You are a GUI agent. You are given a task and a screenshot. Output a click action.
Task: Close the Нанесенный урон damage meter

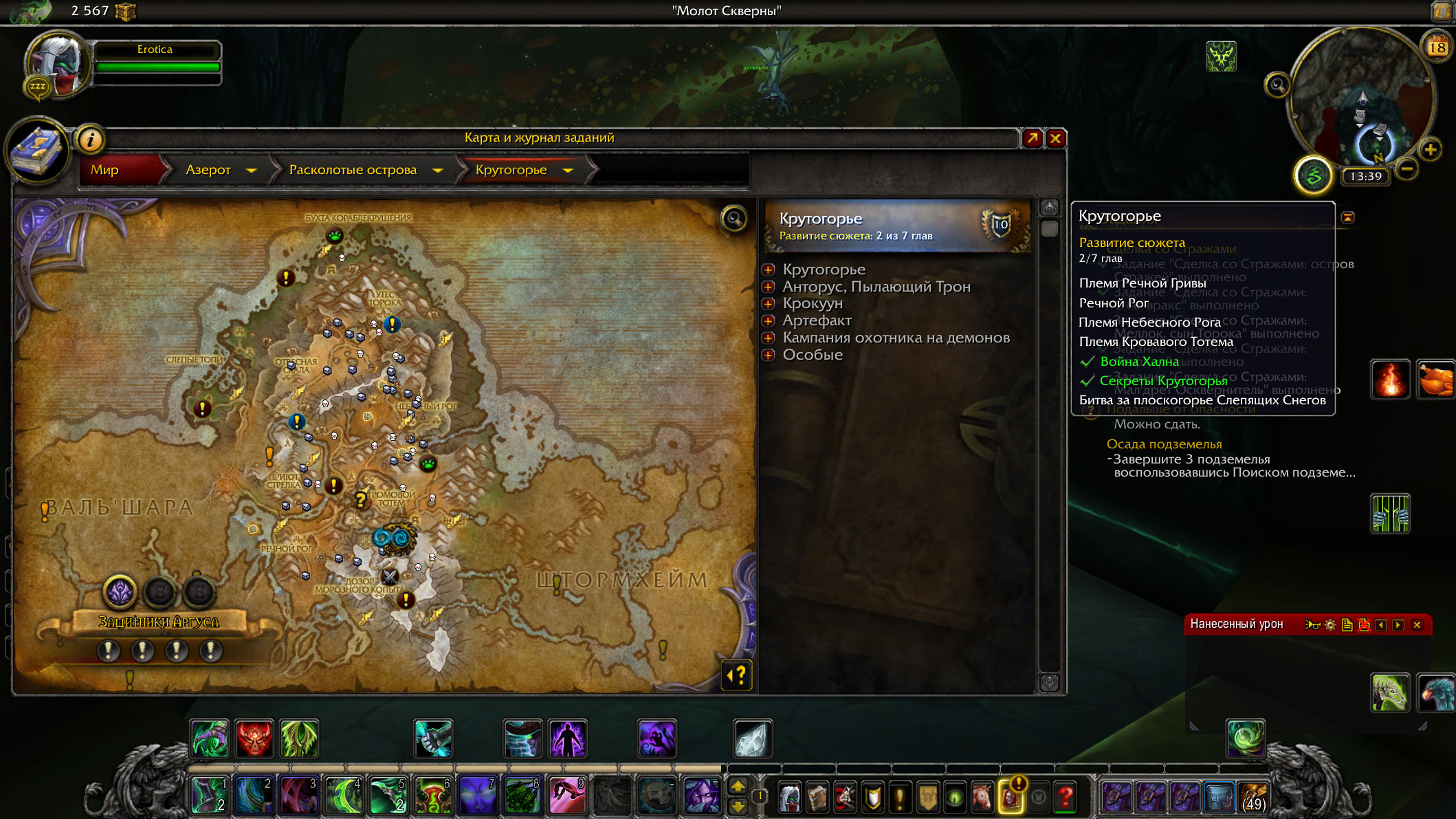pyautogui.click(x=1417, y=625)
